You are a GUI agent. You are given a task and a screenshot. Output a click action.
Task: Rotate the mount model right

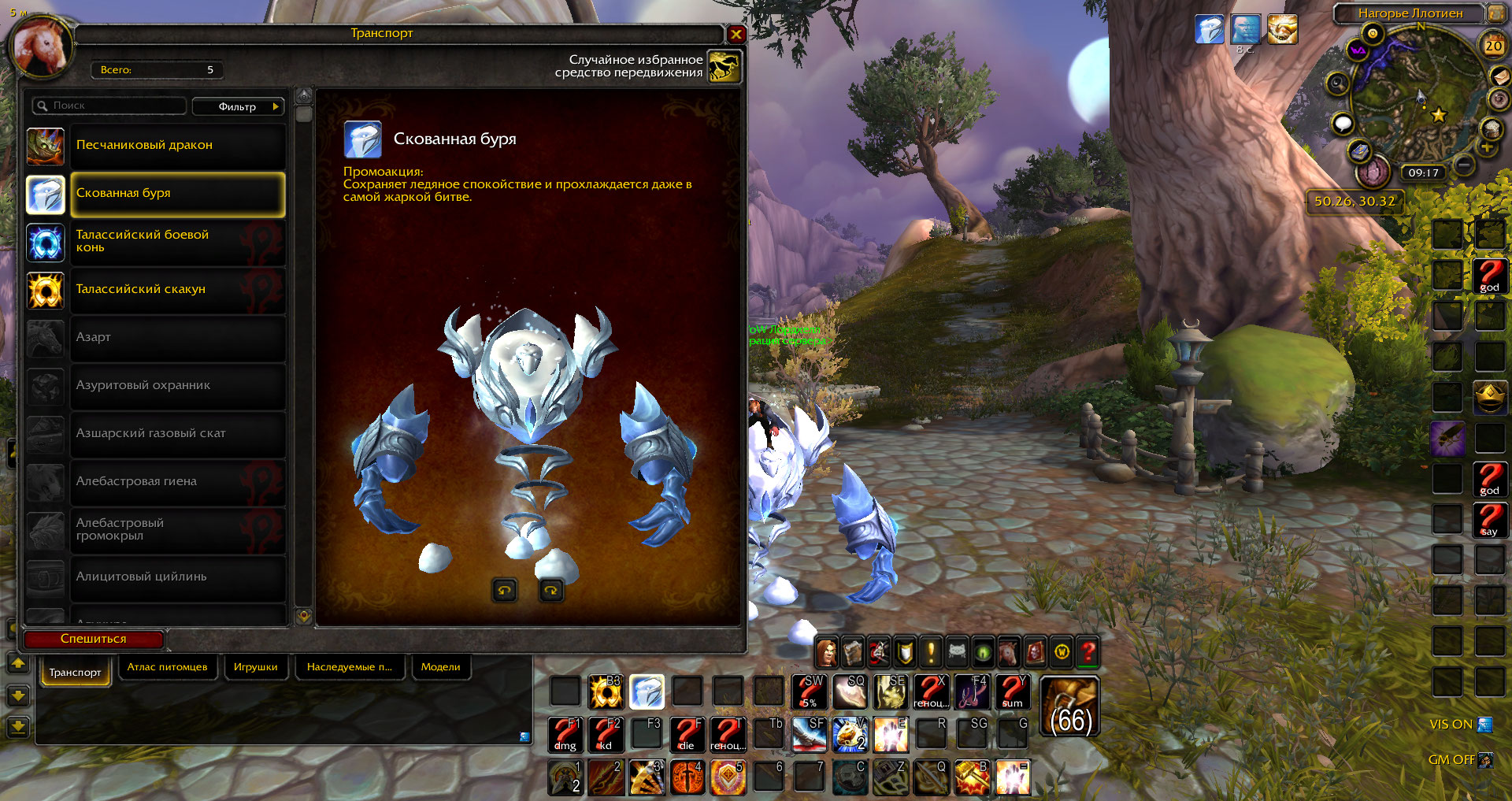pos(551,590)
